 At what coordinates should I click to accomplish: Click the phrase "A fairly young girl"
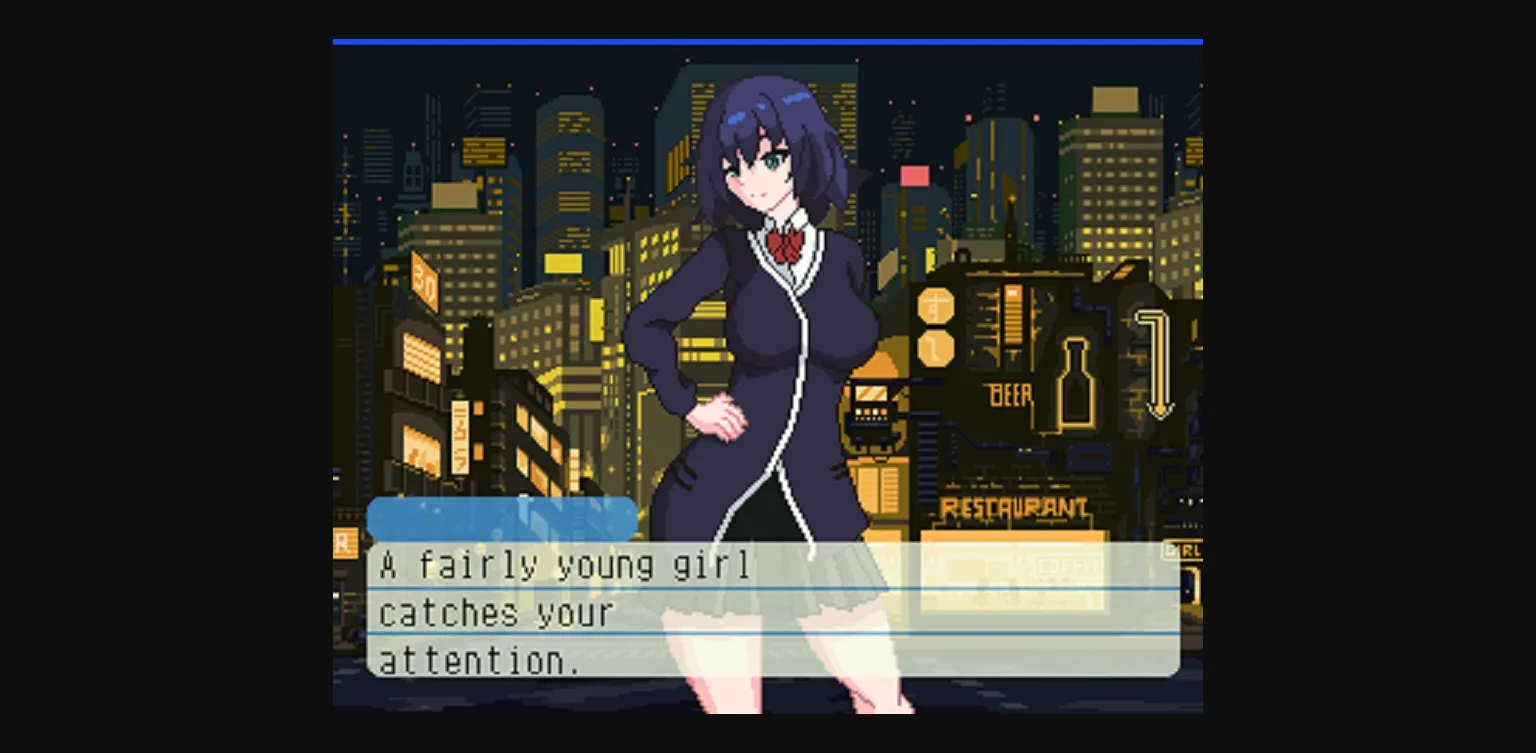[562, 565]
